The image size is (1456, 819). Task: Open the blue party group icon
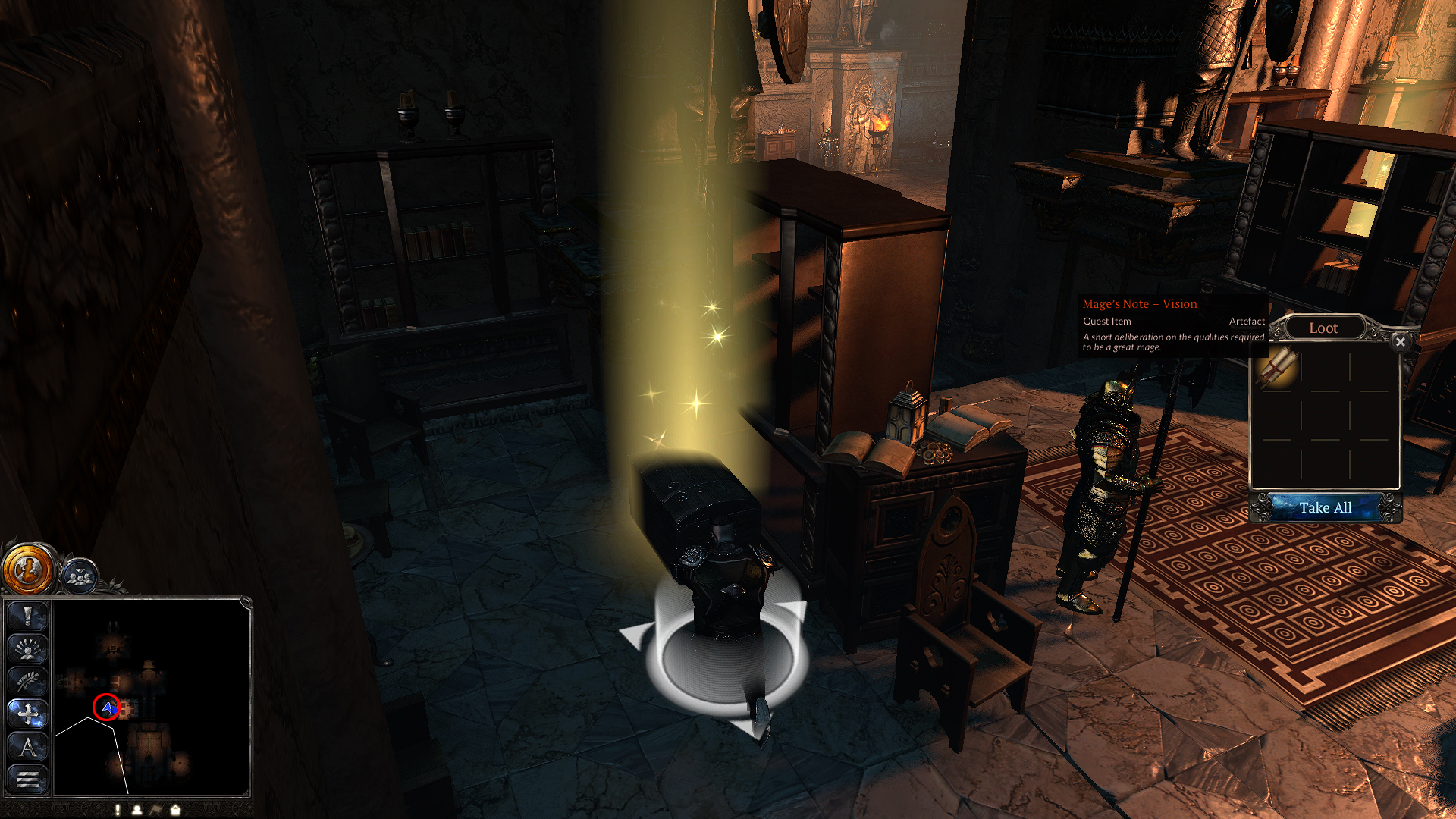tap(80, 576)
